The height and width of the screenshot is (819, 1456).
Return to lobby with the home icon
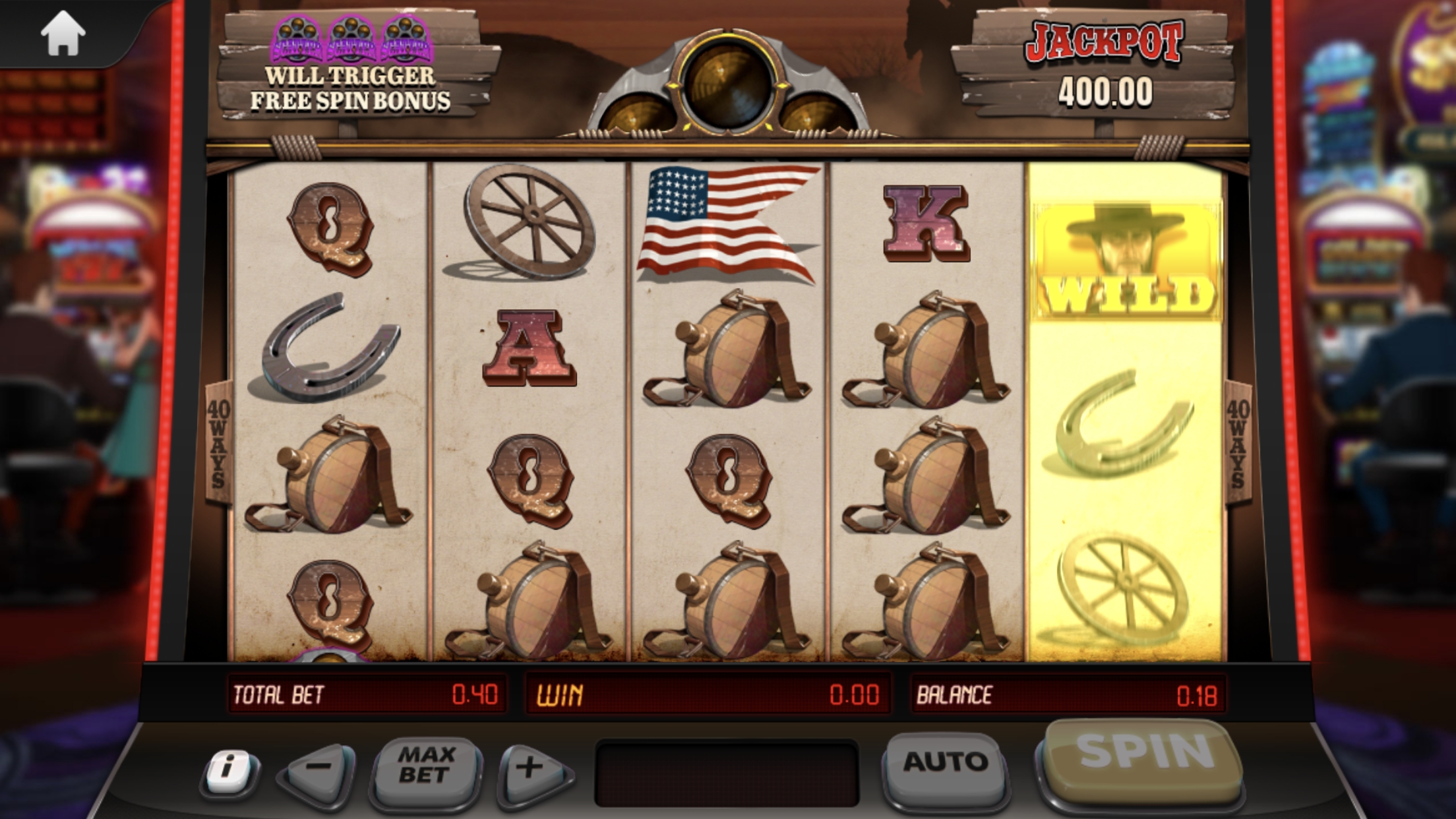63,33
